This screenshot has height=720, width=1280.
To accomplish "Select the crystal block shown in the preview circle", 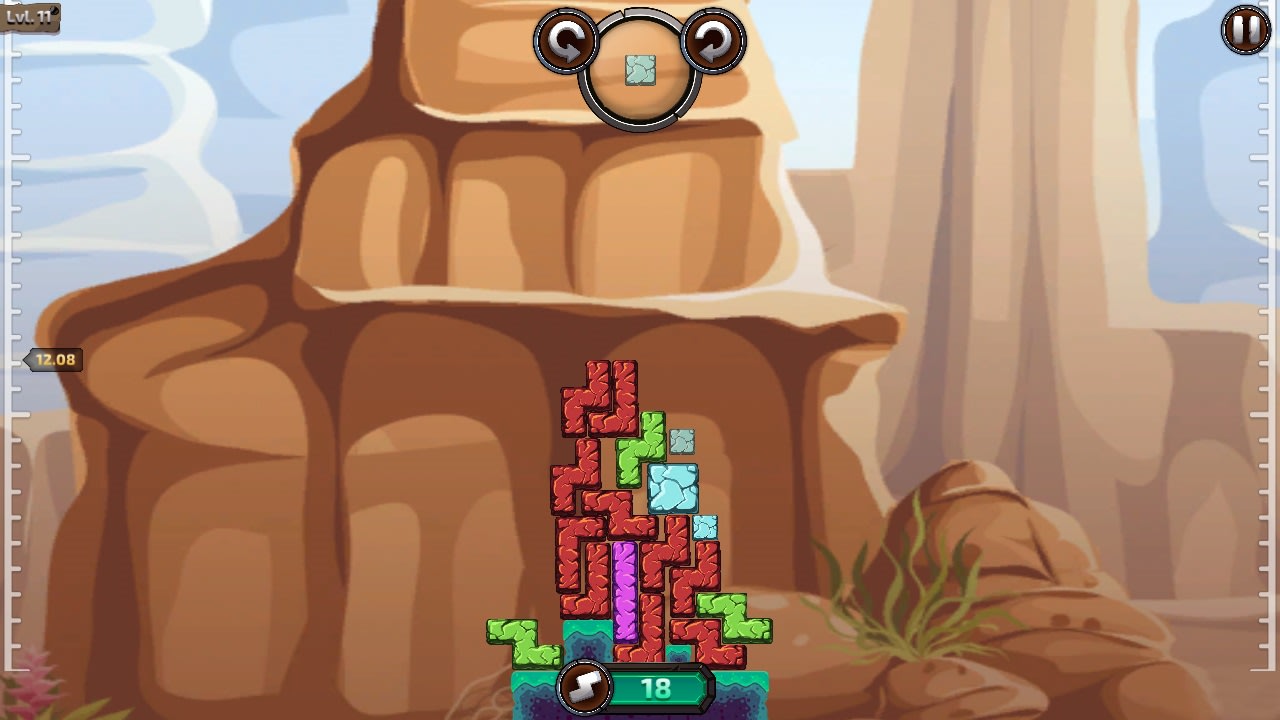I will click(x=640, y=70).
